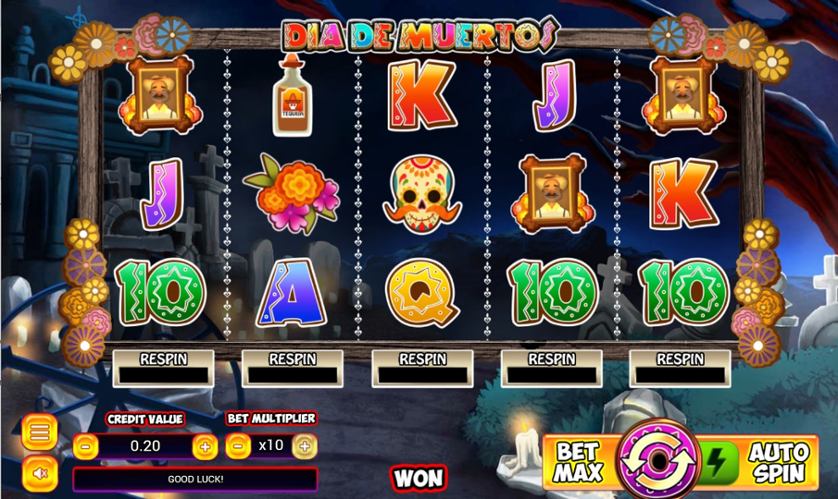This screenshot has width=838, height=499.
Task: Toggle the sound mute speaker button
Action: [x=38, y=470]
